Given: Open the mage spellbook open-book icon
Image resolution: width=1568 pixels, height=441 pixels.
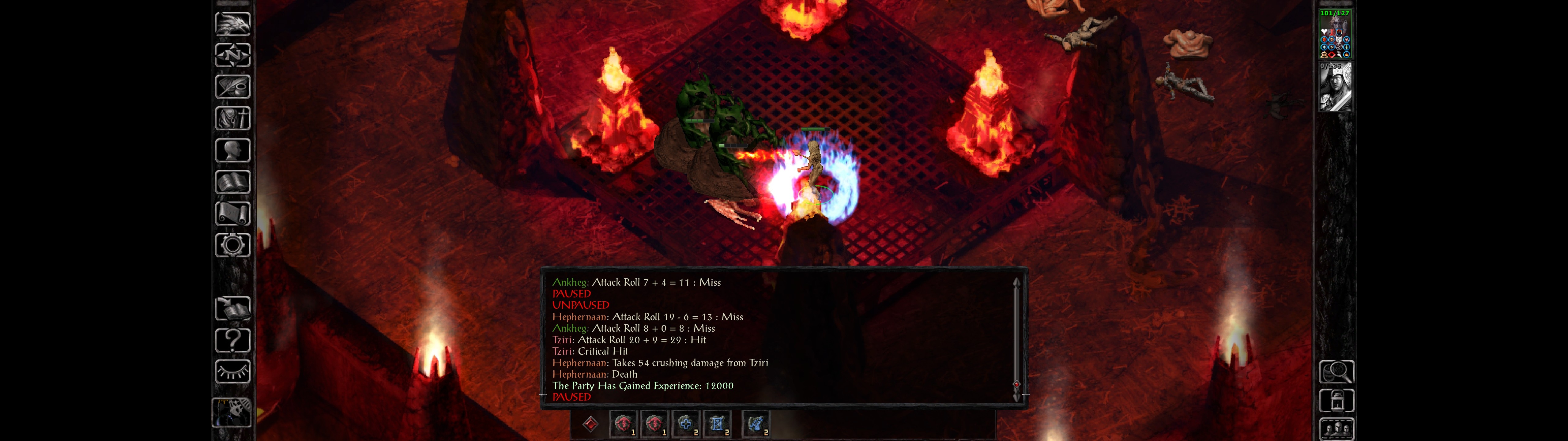Looking at the screenshot, I should (232, 182).
